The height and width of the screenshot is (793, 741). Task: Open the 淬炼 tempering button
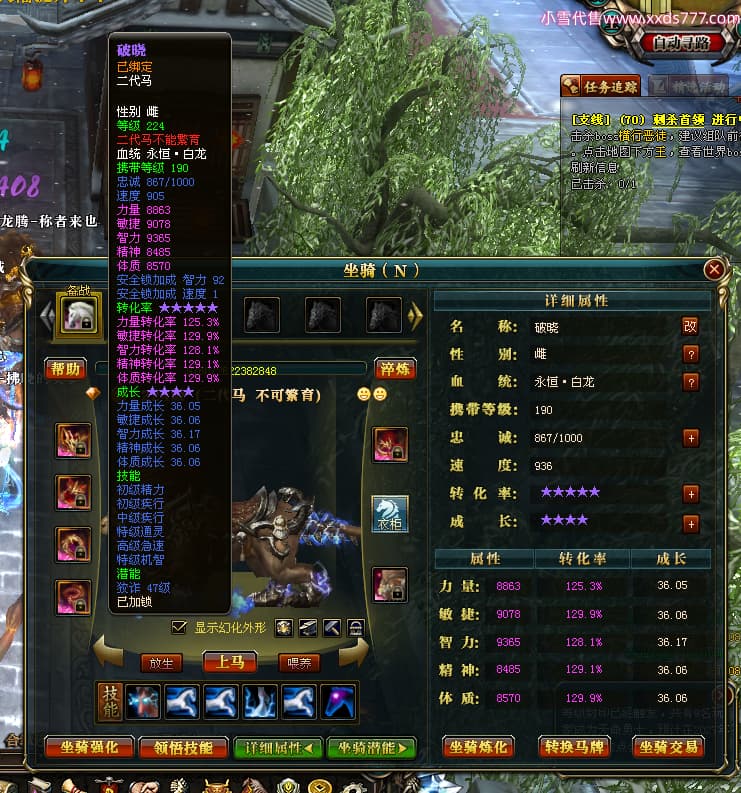point(395,369)
